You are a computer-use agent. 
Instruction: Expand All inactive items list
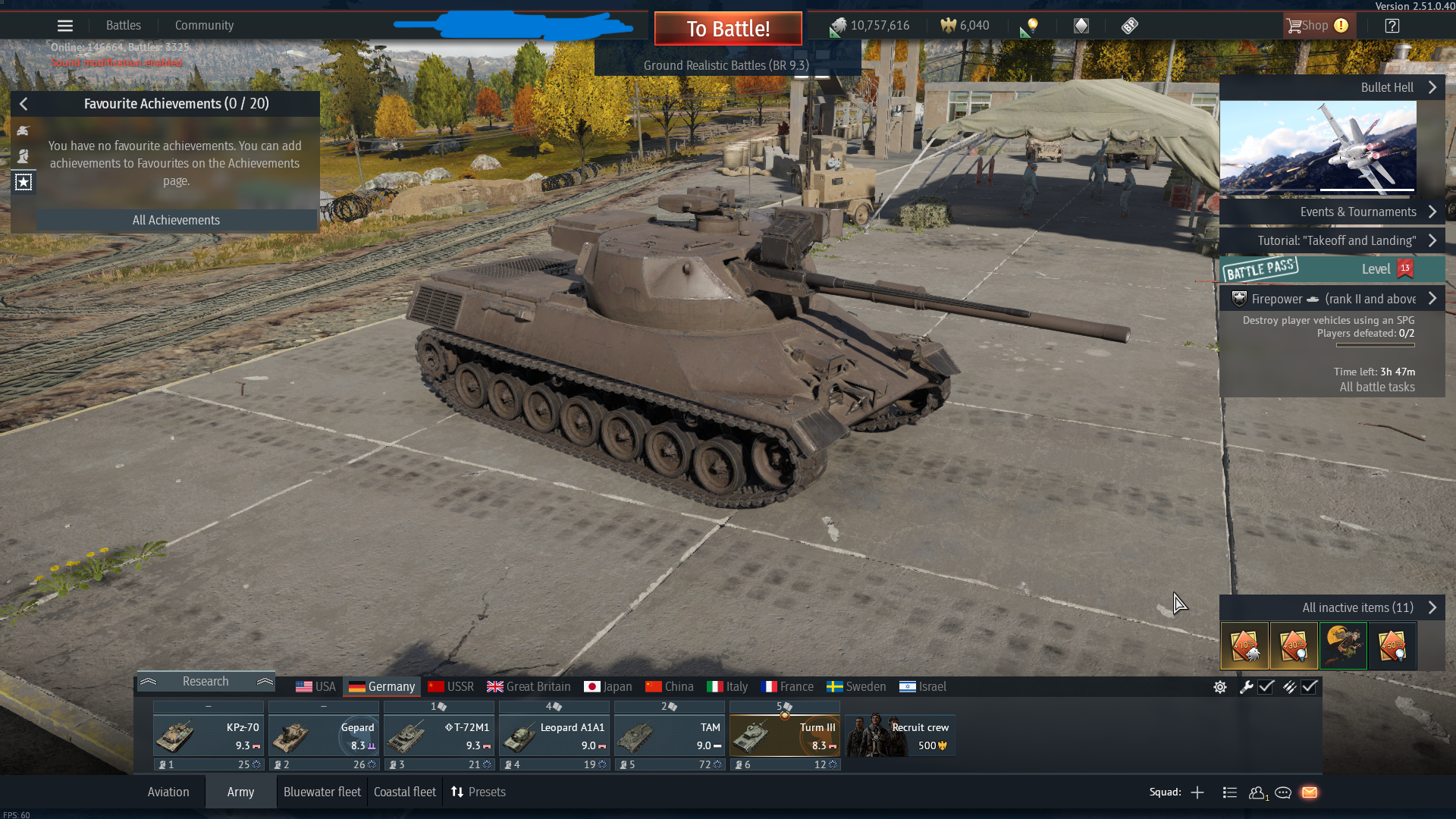click(x=1357, y=607)
